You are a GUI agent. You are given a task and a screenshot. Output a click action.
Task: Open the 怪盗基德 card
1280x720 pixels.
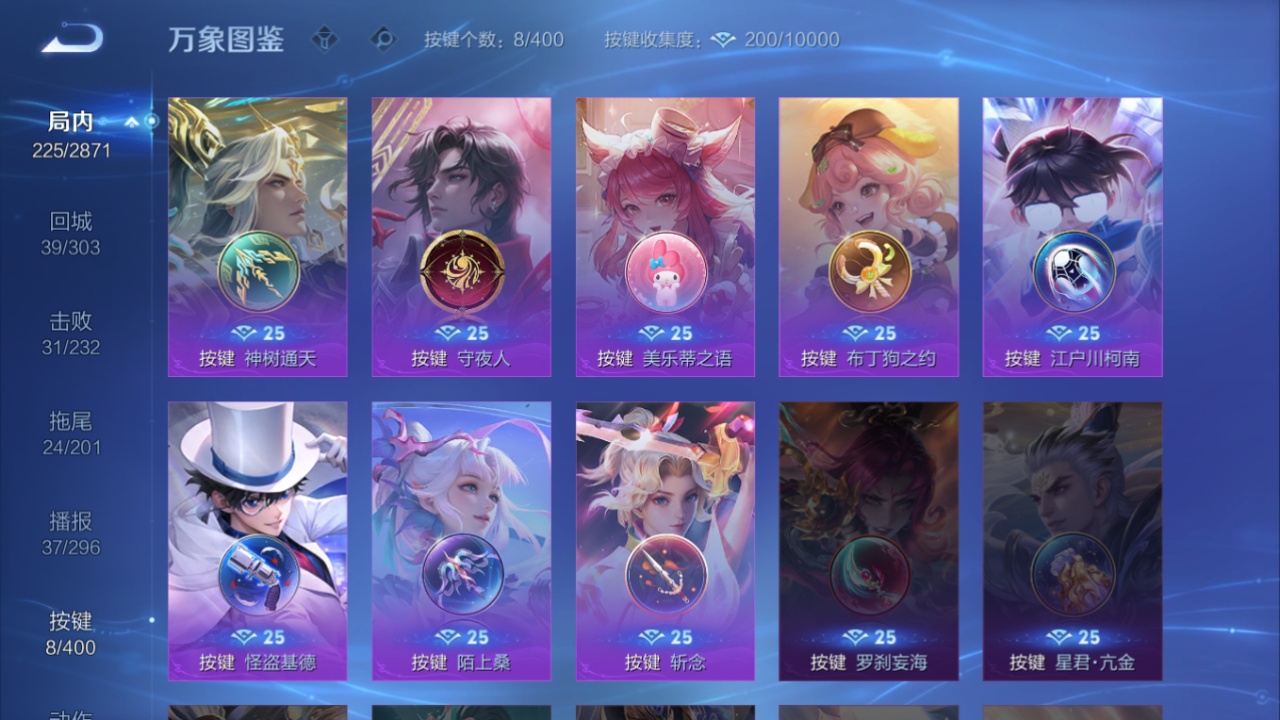[x=257, y=540]
